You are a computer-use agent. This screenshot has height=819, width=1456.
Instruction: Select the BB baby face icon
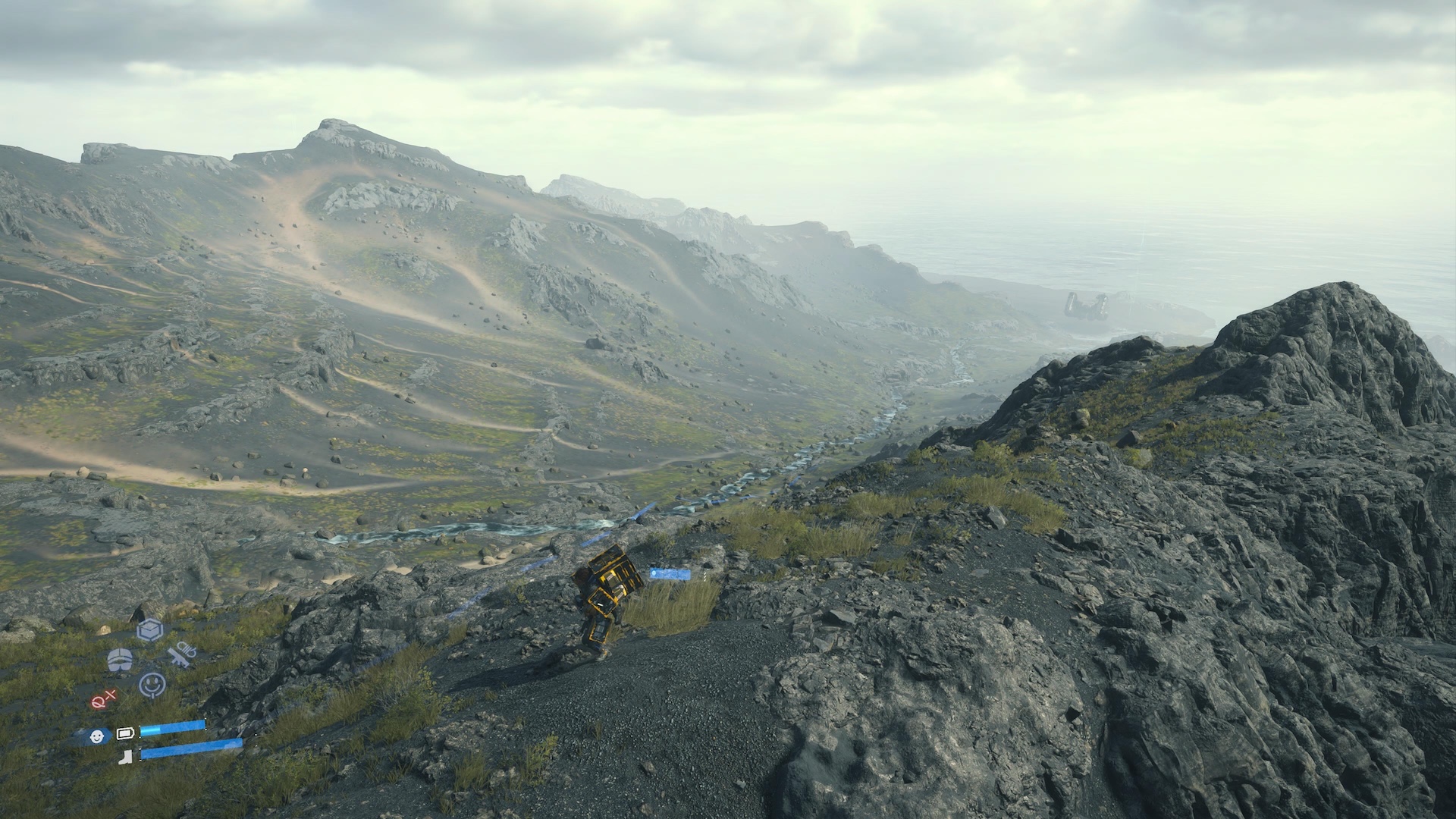96,736
